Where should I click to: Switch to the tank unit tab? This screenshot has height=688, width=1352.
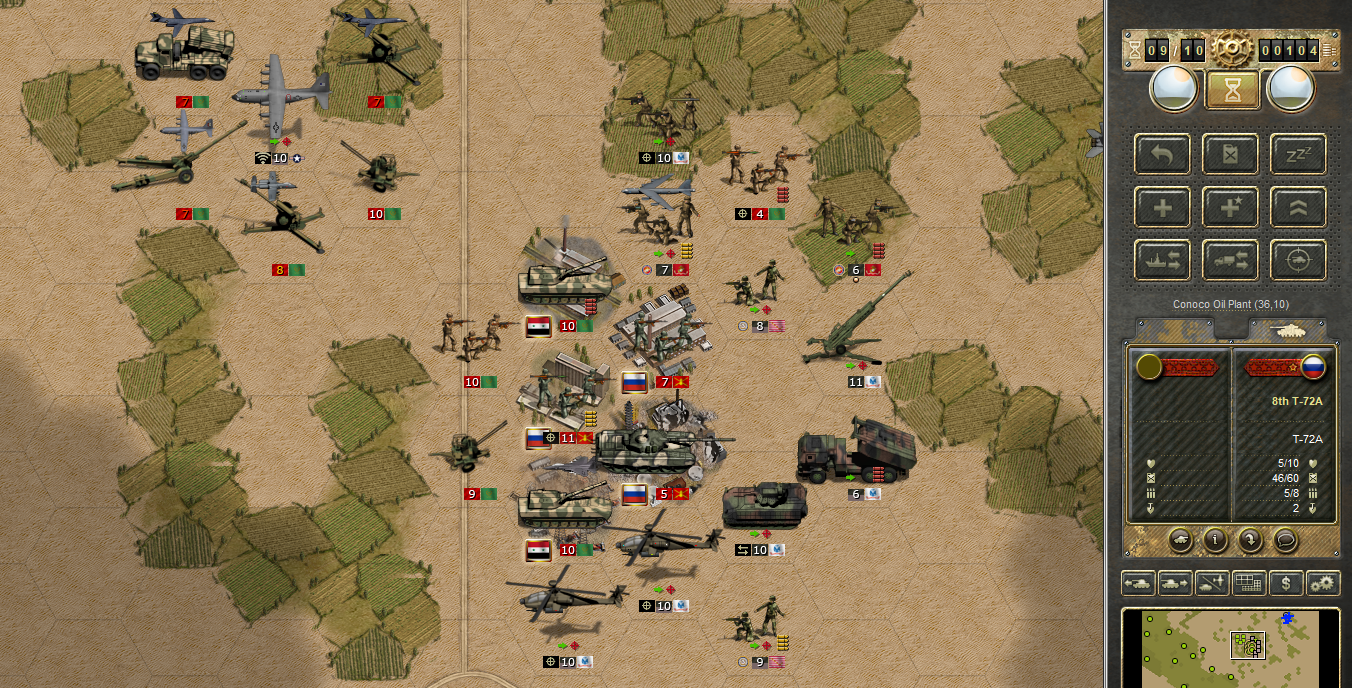click(x=1288, y=329)
